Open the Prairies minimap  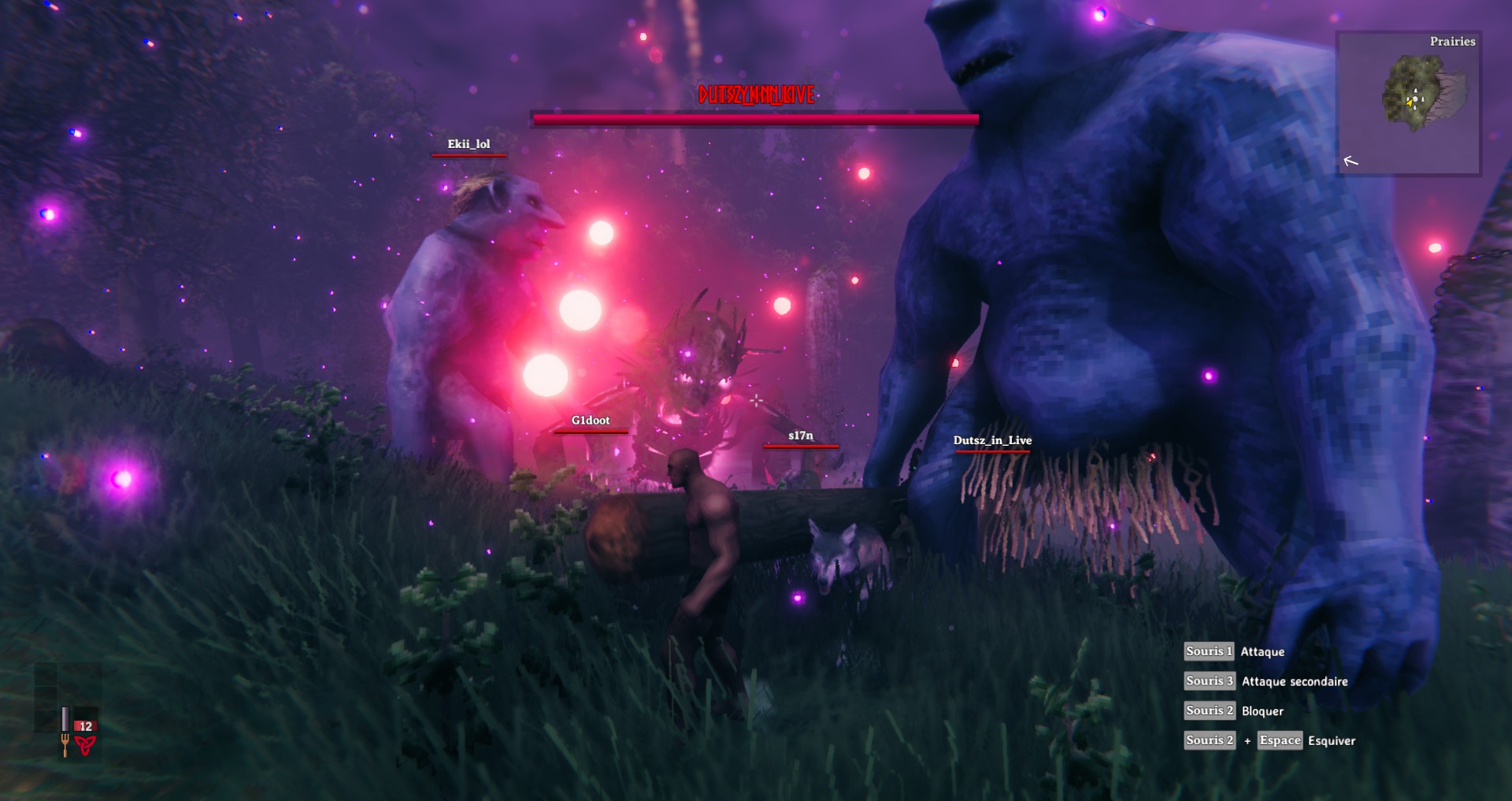click(1408, 102)
